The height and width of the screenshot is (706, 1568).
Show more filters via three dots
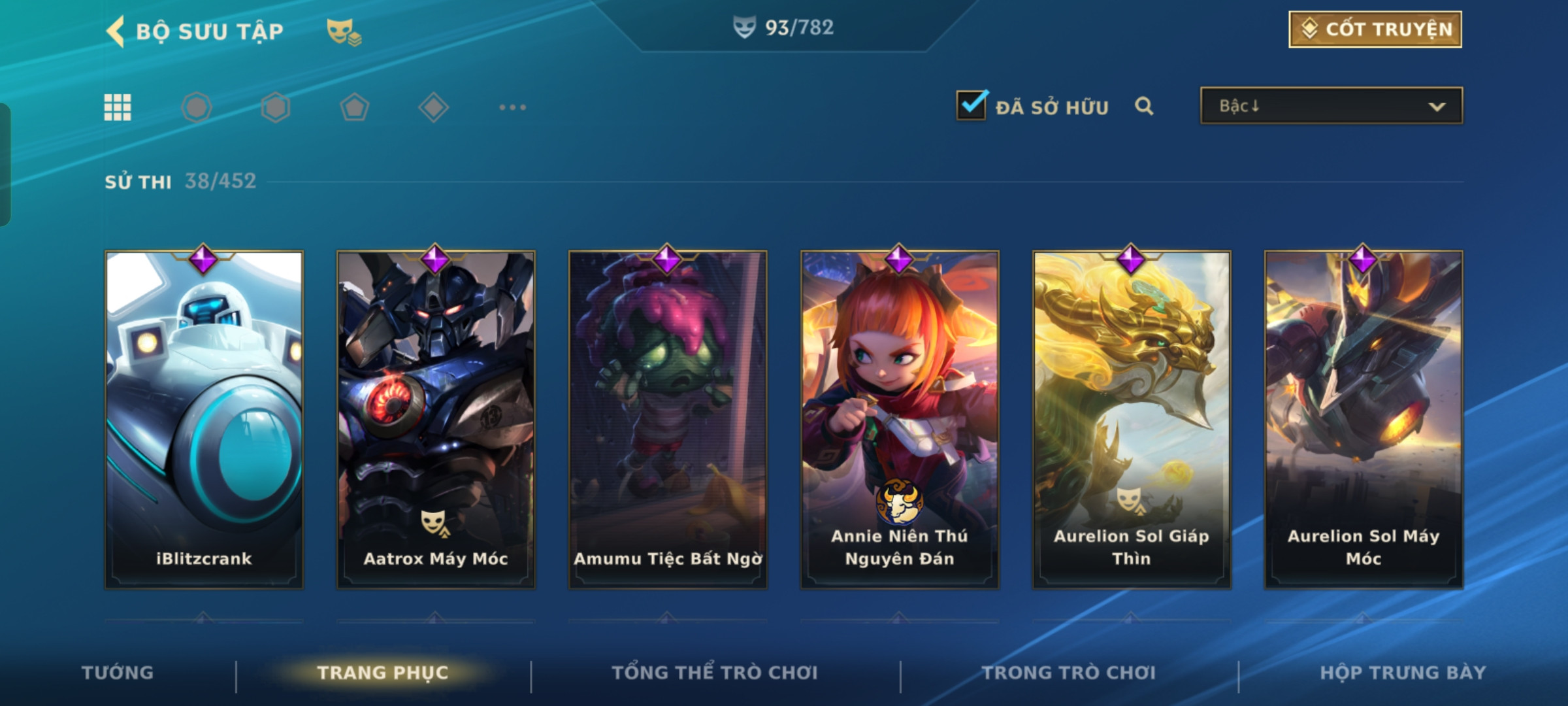(512, 107)
